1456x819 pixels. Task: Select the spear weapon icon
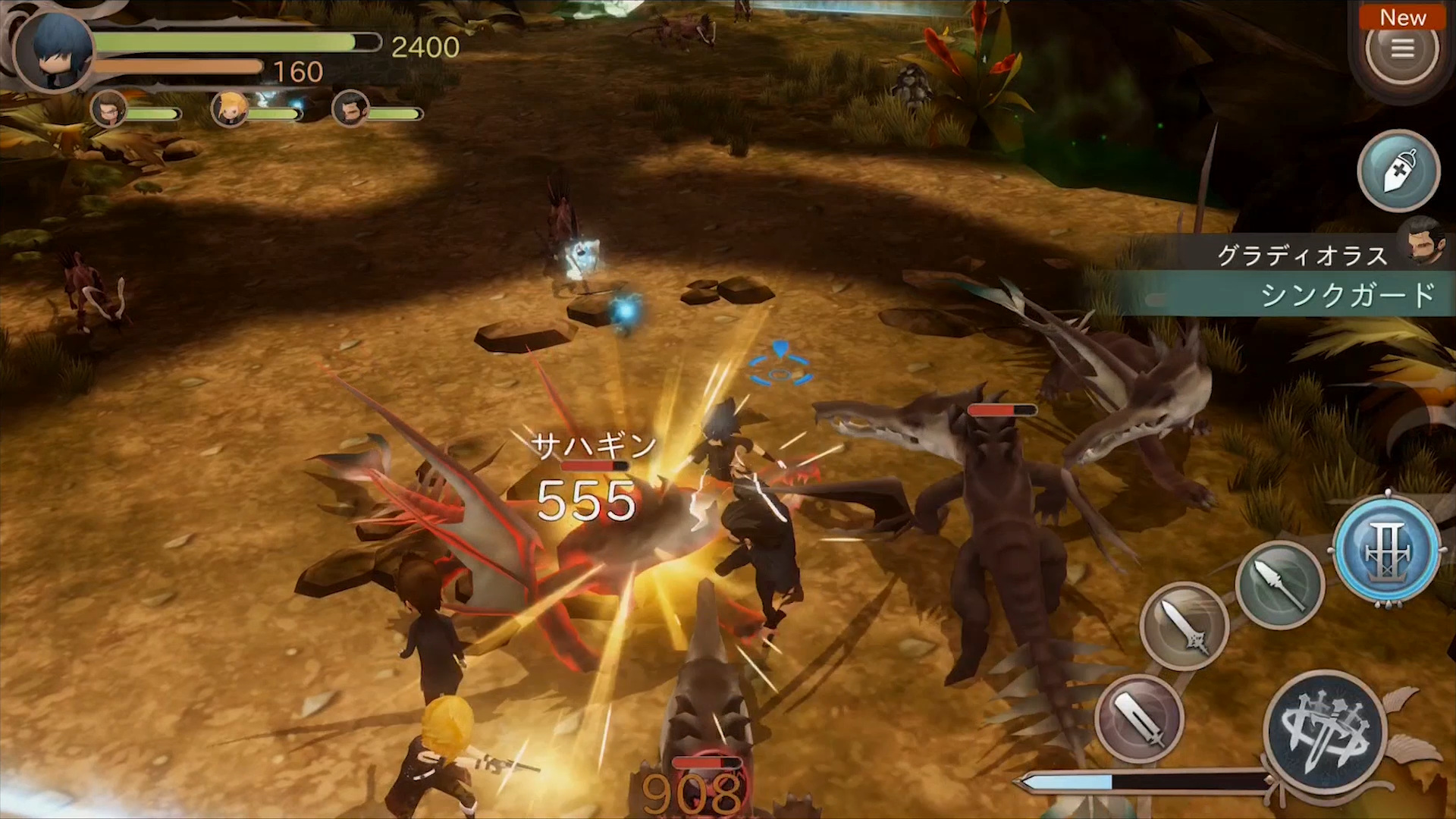1280,585
